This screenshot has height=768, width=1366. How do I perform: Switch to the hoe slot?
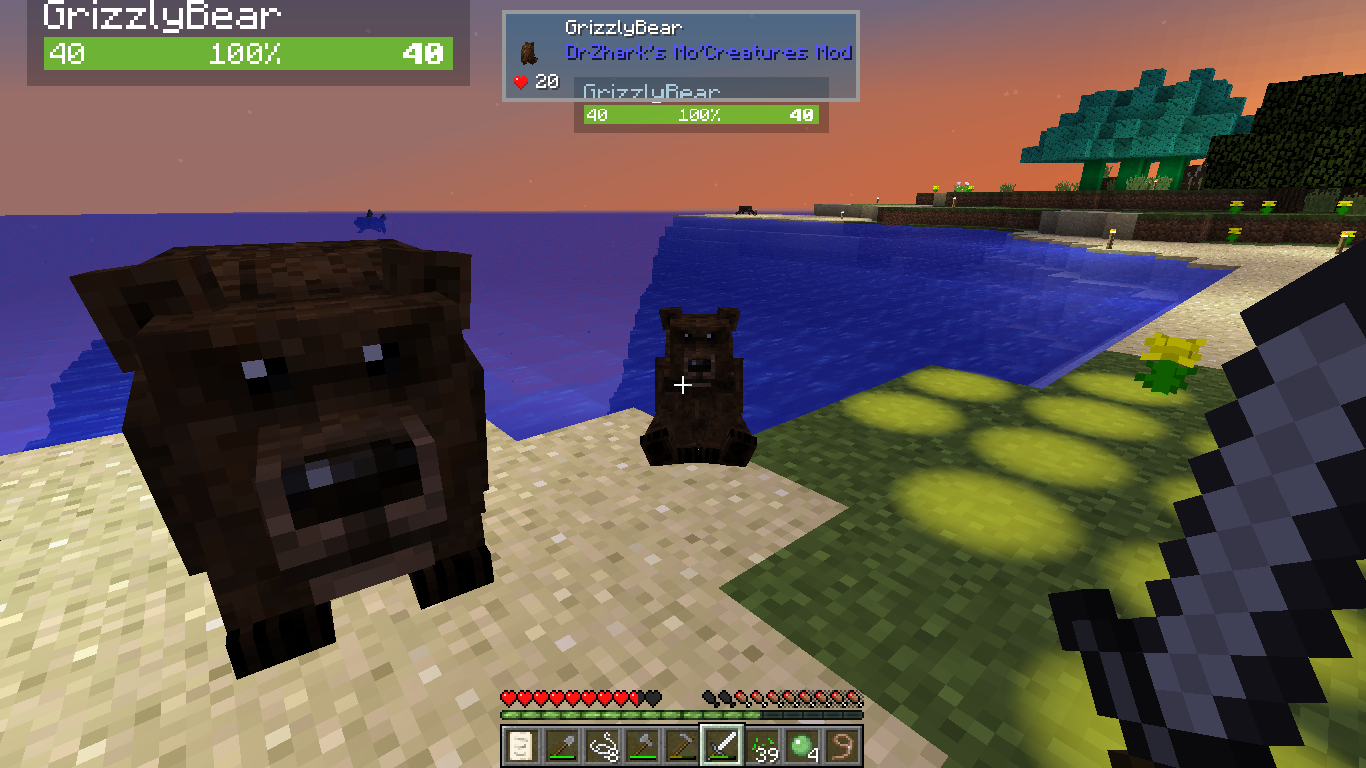tap(681, 745)
